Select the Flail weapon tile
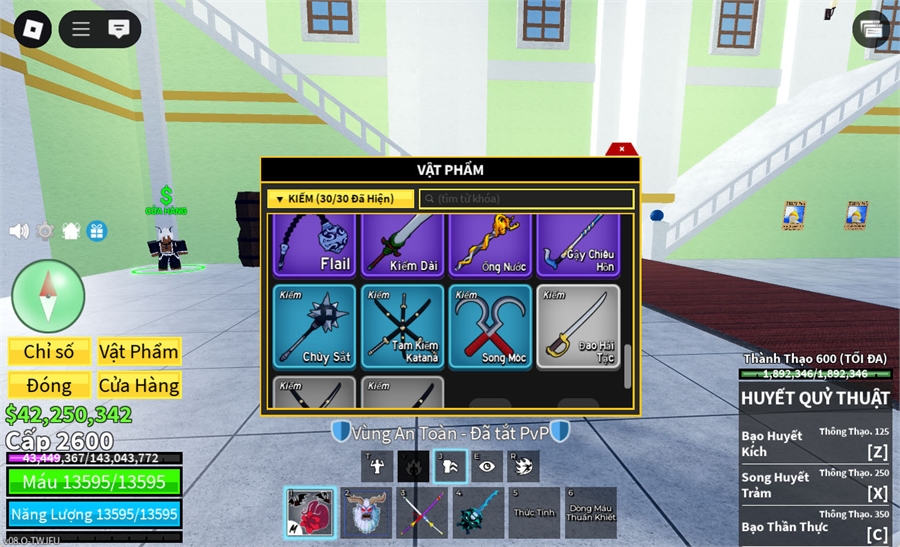900x547 pixels. [314, 246]
